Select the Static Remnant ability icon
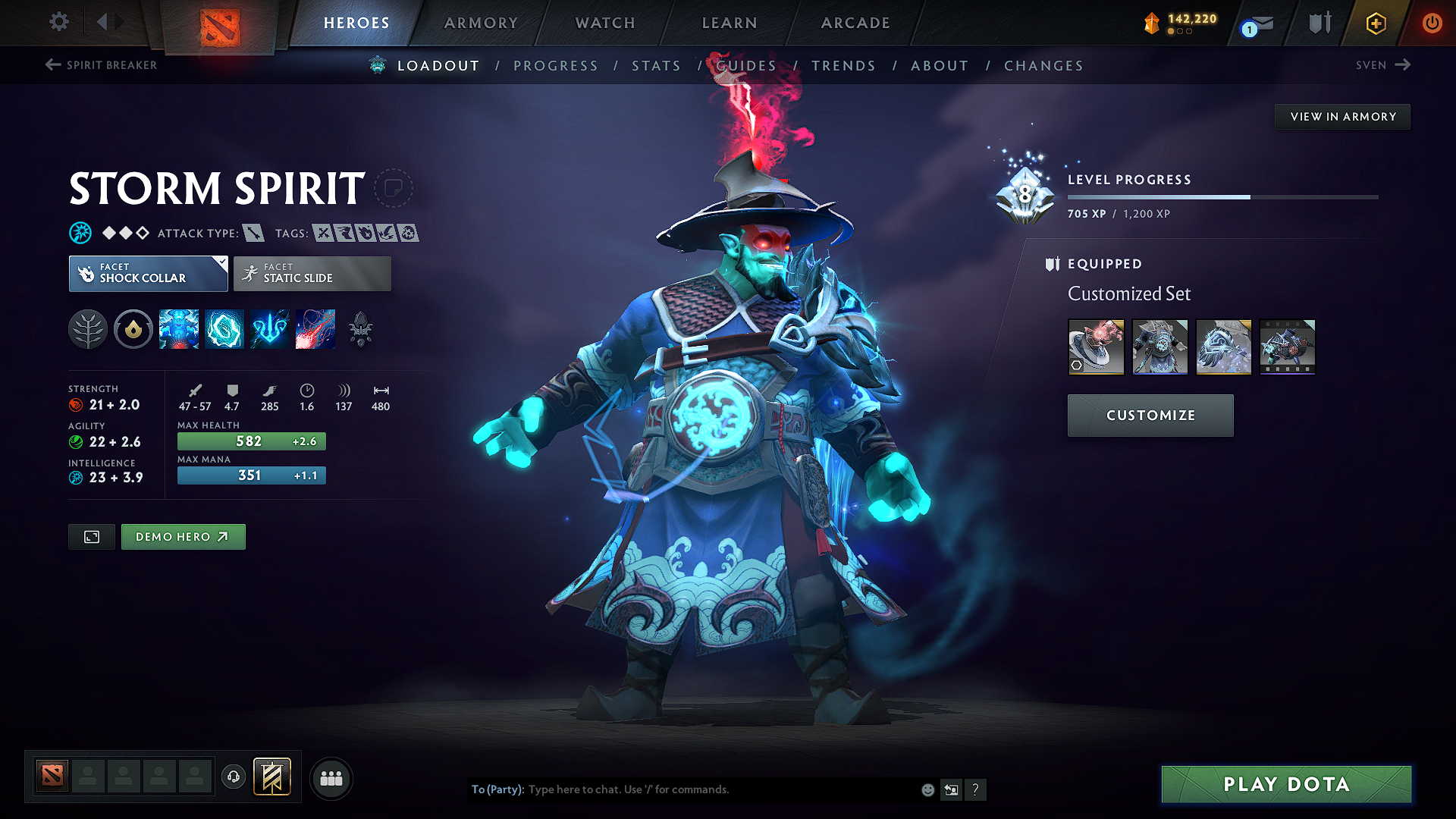This screenshot has width=1456, height=819. tap(179, 329)
